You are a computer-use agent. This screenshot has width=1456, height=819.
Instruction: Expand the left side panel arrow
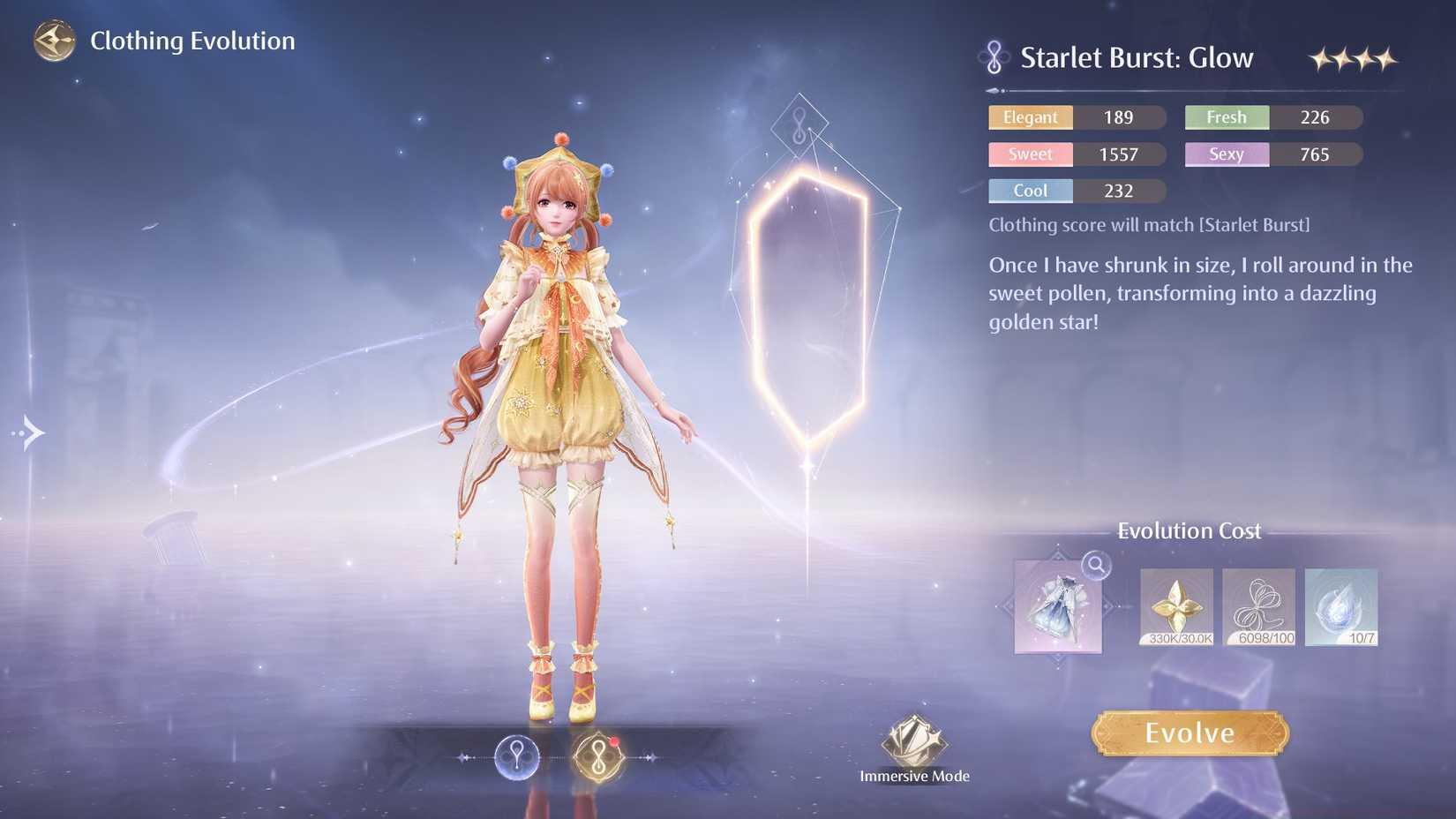pos(29,432)
